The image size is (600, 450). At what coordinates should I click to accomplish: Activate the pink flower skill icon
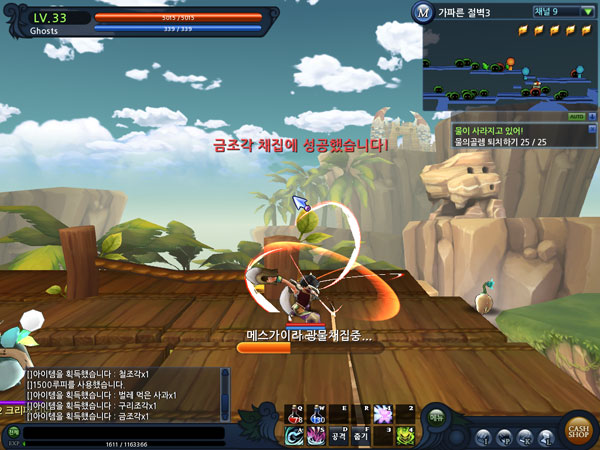(382, 415)
